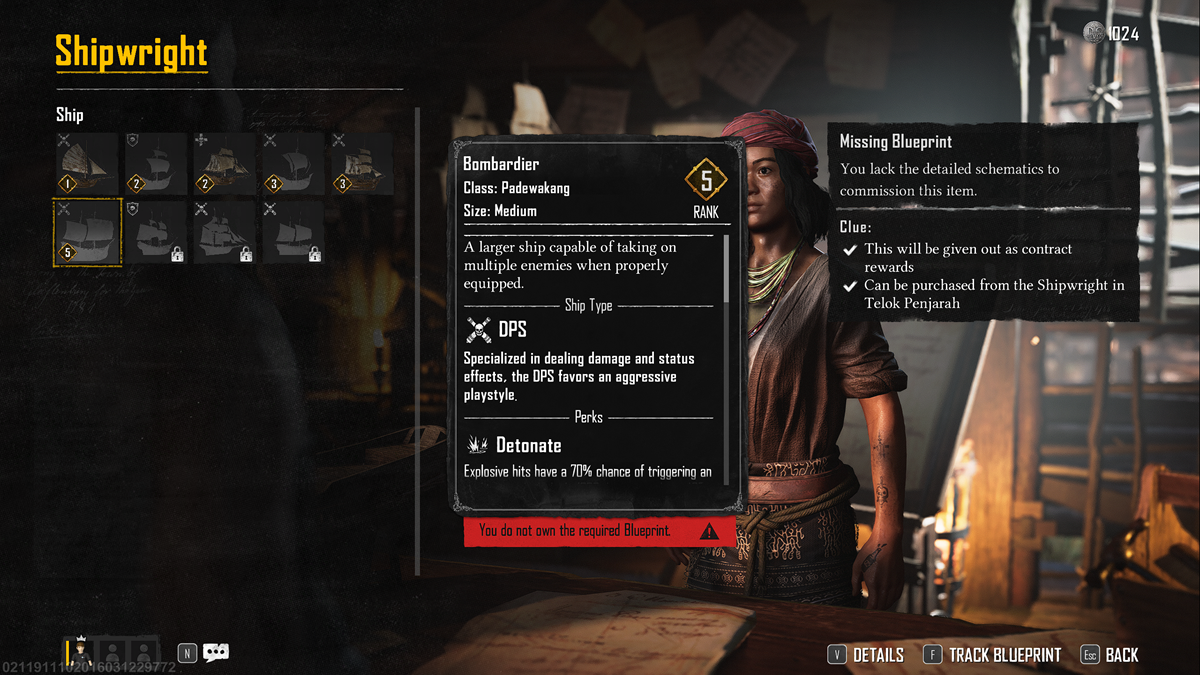Click the highlighted rank 5 Bombardier ship tile

click(x=87, y=232)
